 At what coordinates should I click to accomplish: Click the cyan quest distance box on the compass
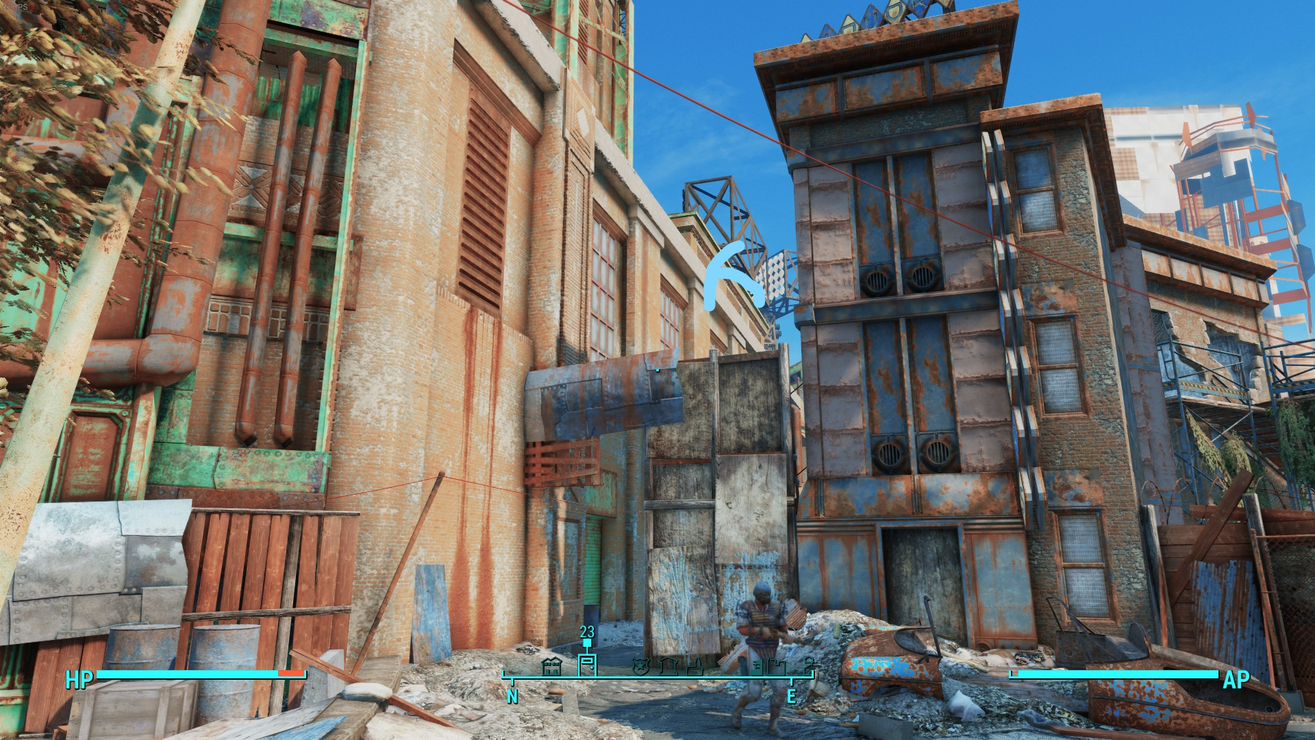(586, 643)
